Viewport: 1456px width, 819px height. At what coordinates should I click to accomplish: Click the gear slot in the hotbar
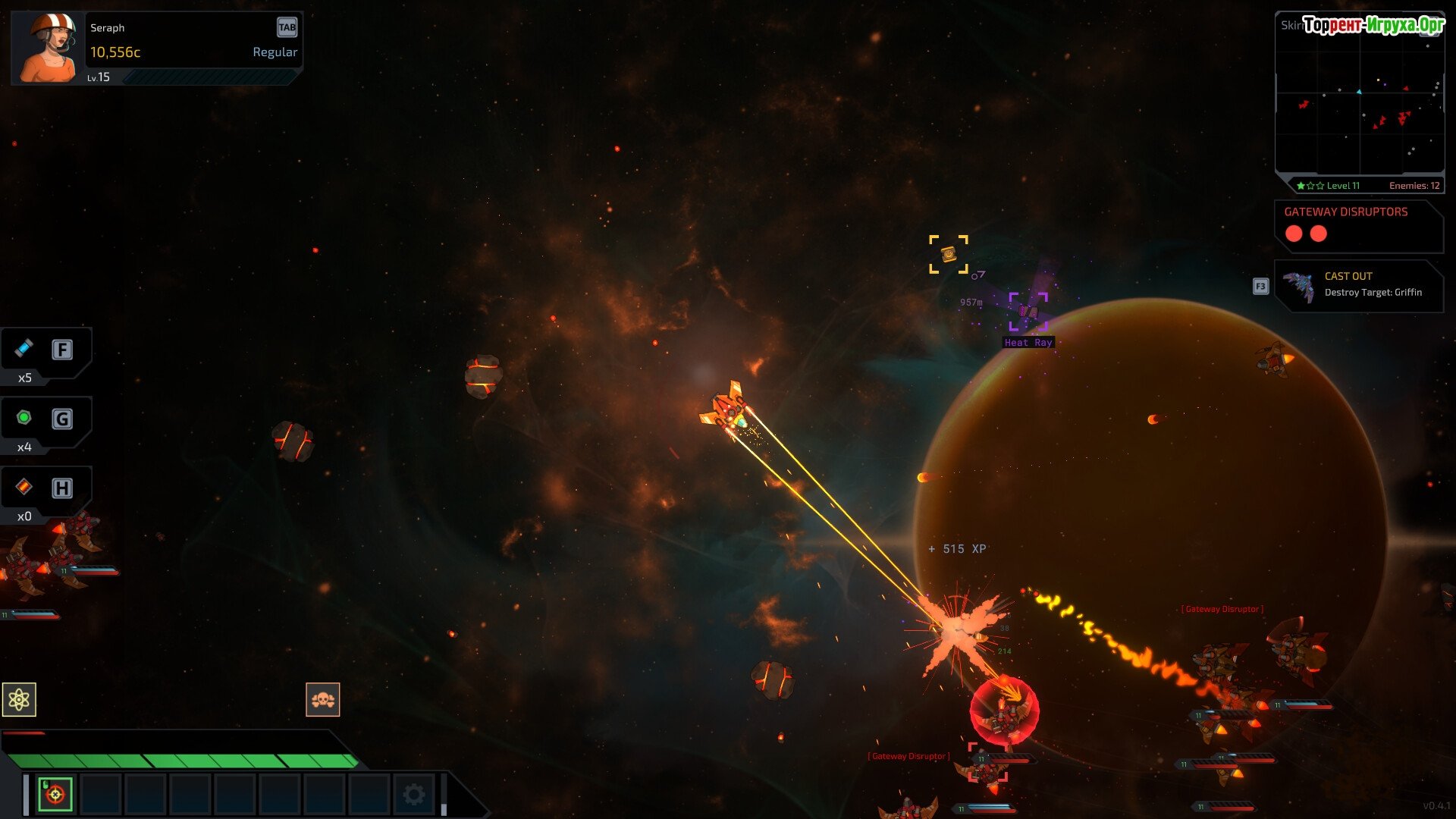pos(414,794)
